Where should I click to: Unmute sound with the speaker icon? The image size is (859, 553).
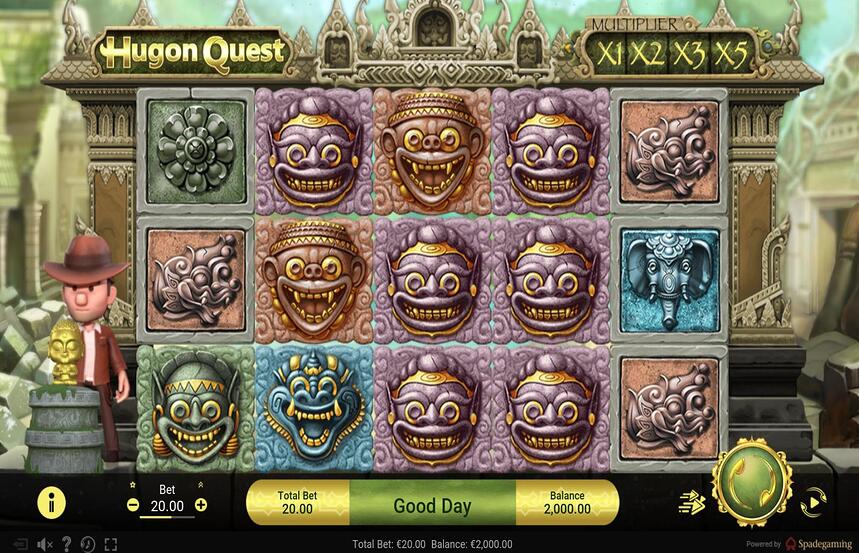tap(44, 544)
